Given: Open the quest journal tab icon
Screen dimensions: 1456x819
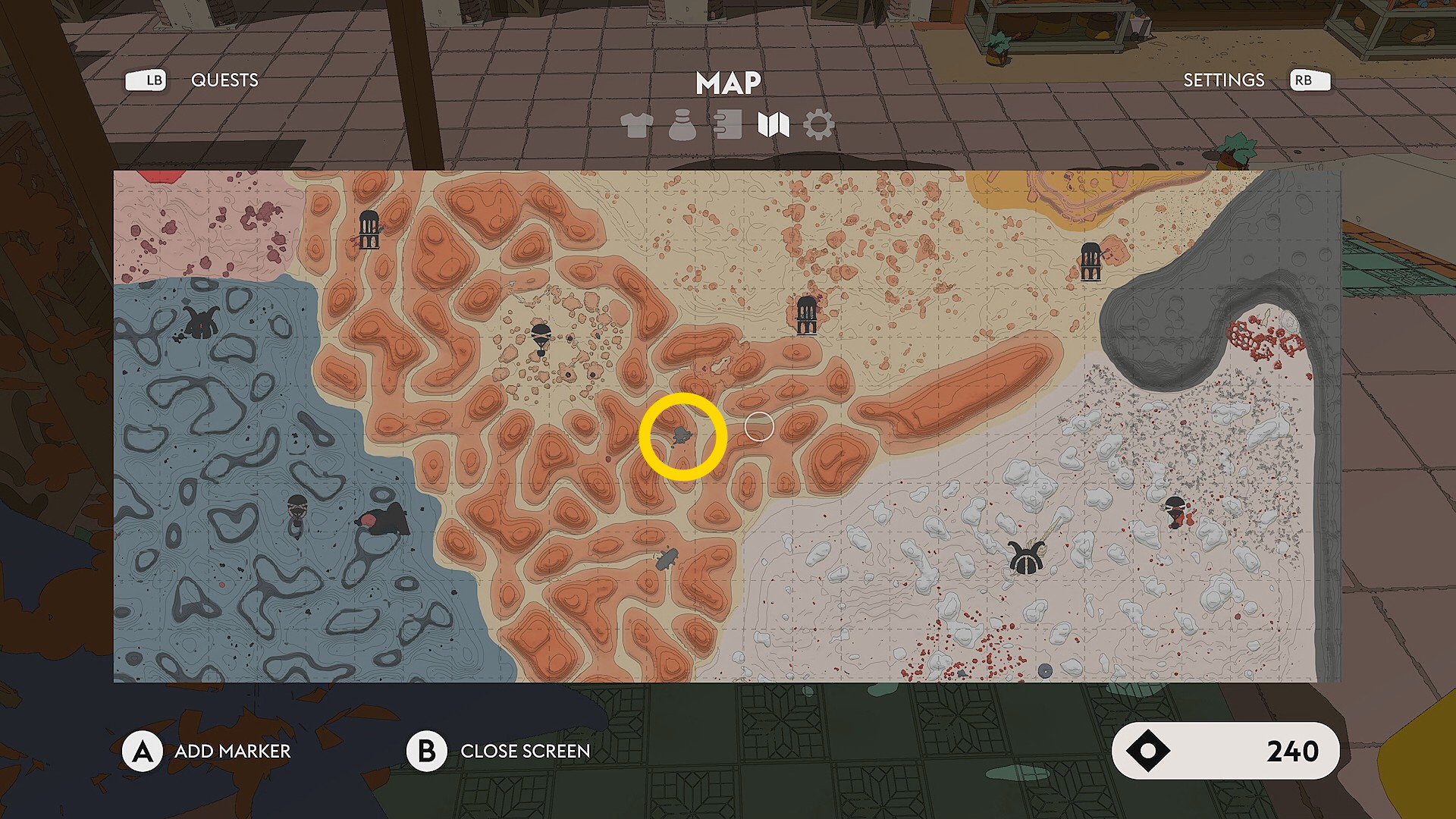Looking at the screenshot, I should pos(727,125).
